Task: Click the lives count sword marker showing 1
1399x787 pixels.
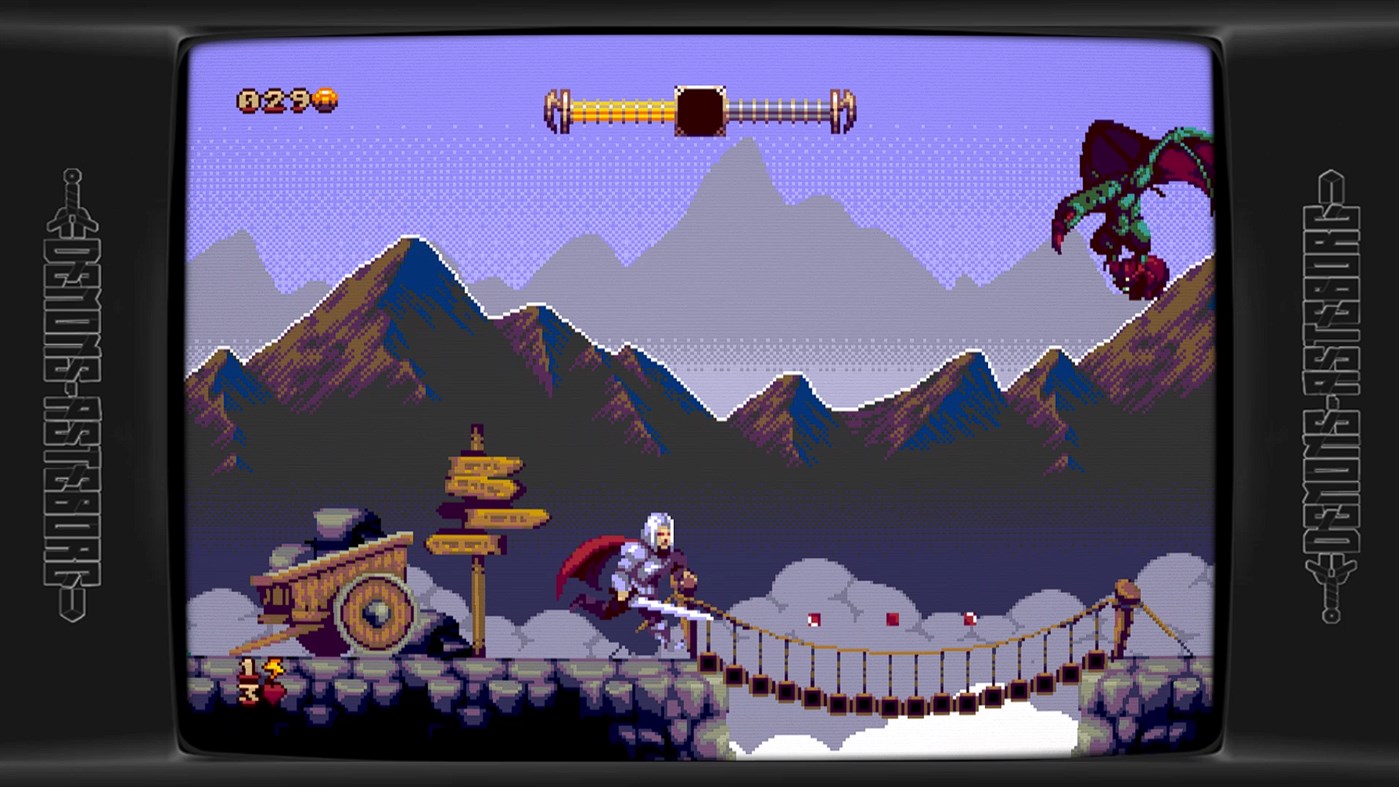Action: [x=248, y=668]
